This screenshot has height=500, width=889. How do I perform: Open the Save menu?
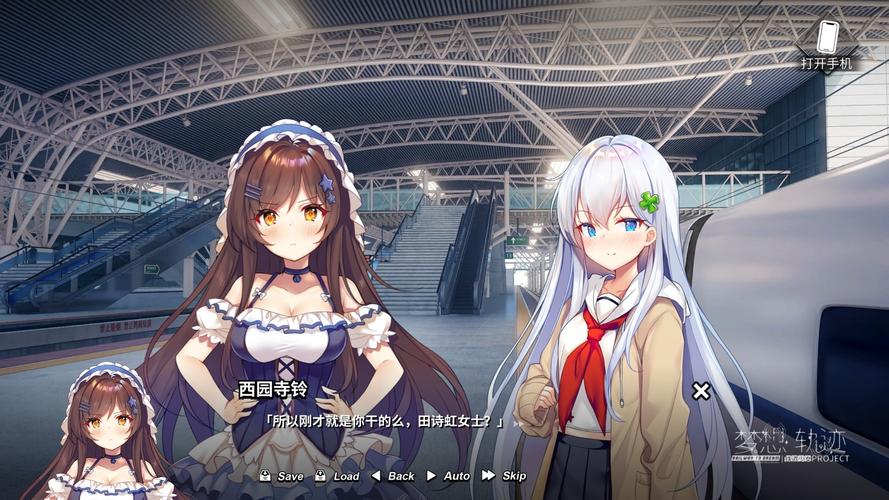(x=282, y=476)
